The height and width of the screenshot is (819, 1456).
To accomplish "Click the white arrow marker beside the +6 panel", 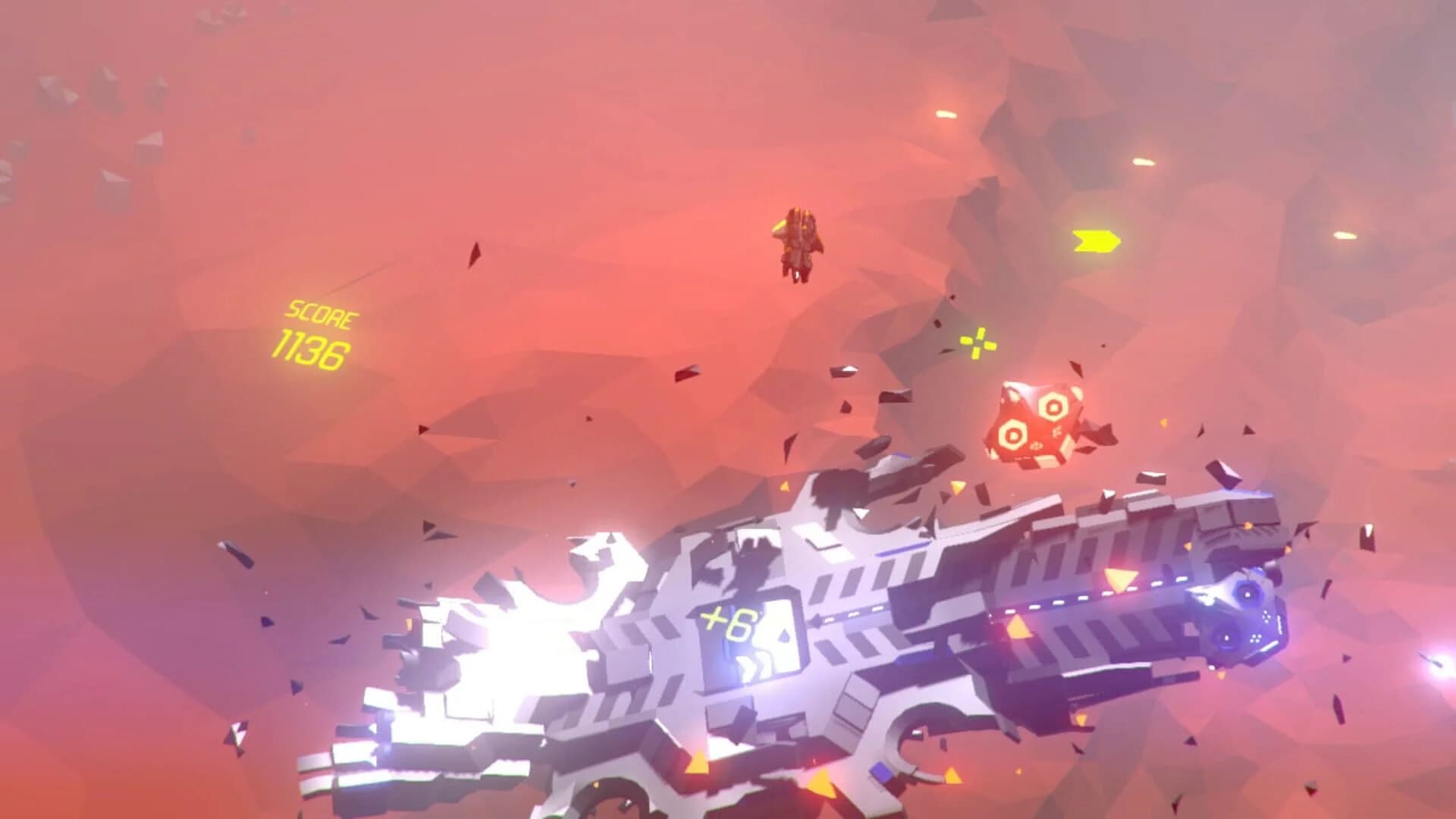I will (817, 620).
